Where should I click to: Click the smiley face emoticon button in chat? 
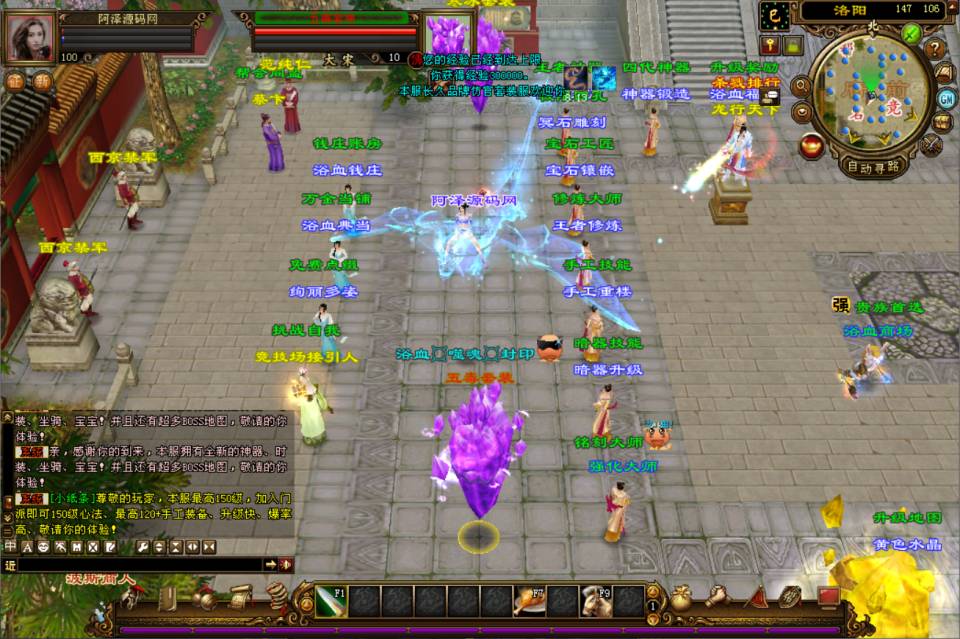pyautogui.click(x=43, y=547)
